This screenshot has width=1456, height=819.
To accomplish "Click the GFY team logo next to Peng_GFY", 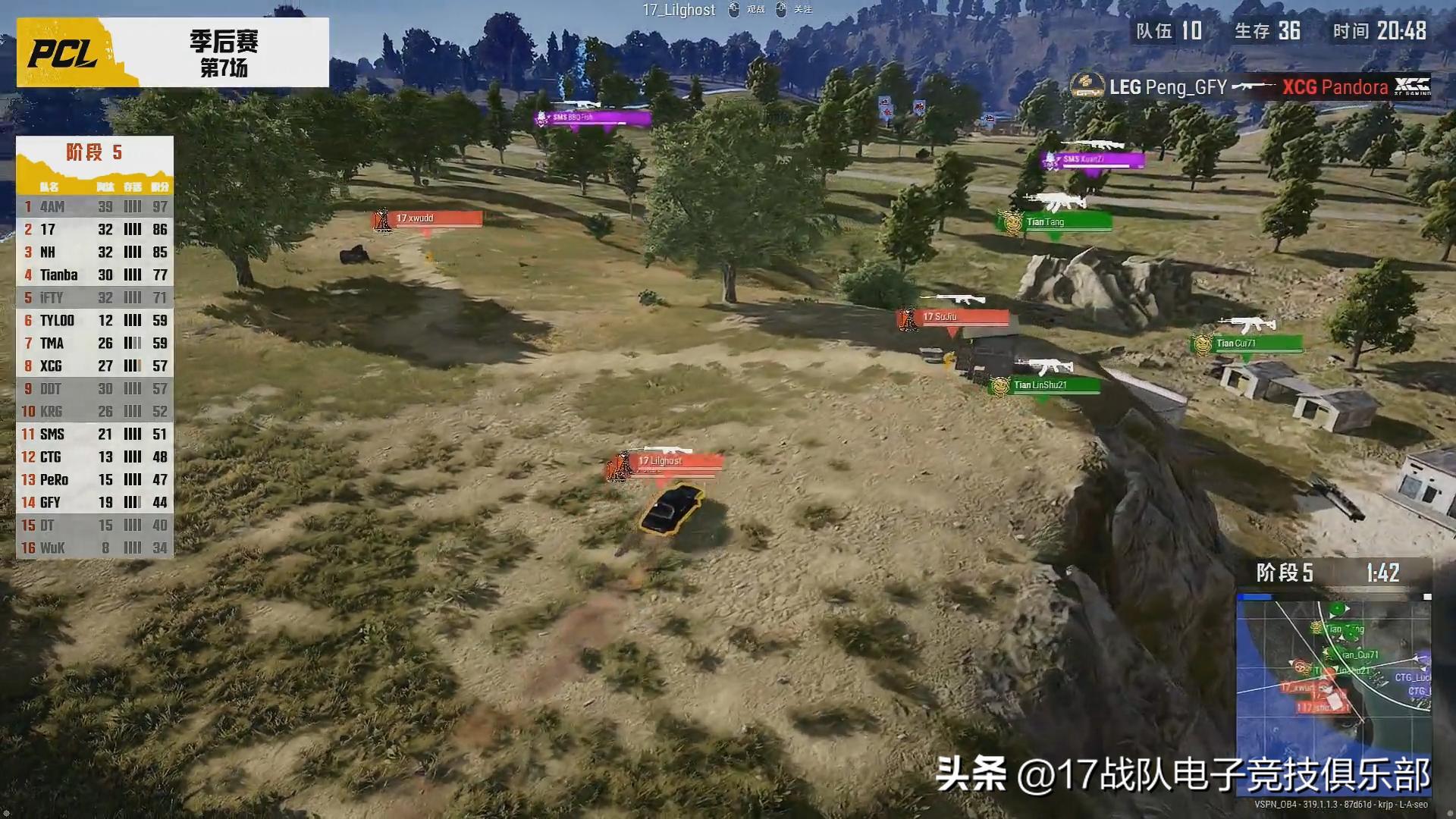I will [x=1086, y=86].
